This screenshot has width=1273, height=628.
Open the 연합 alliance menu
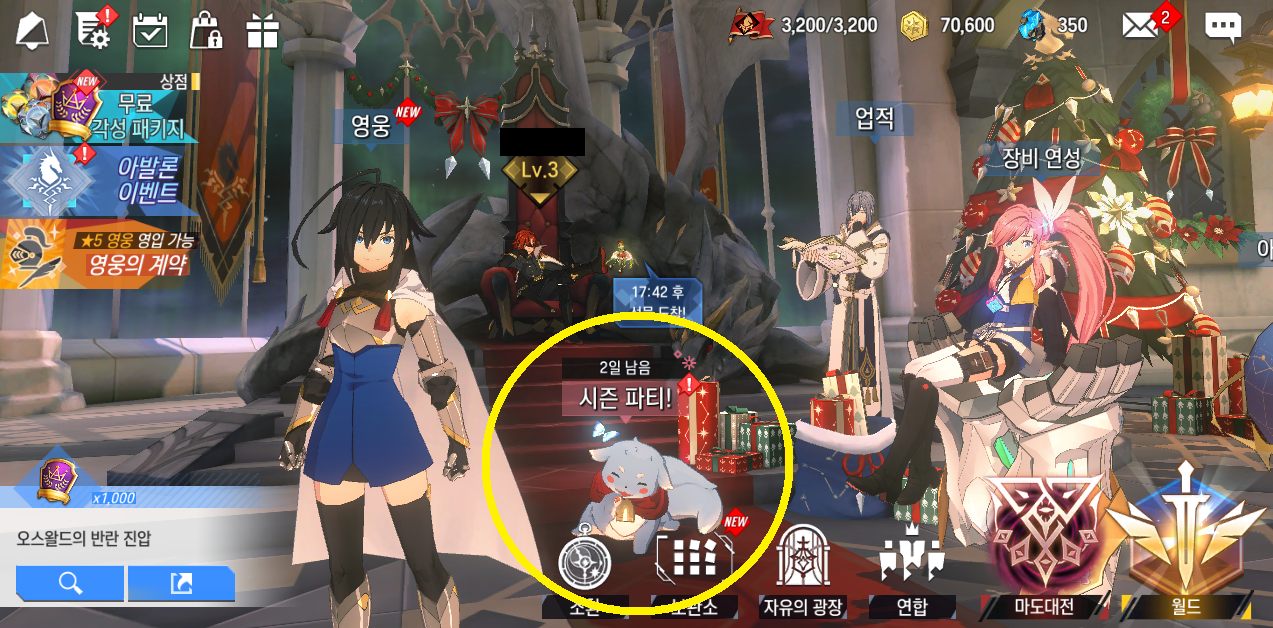911,568
